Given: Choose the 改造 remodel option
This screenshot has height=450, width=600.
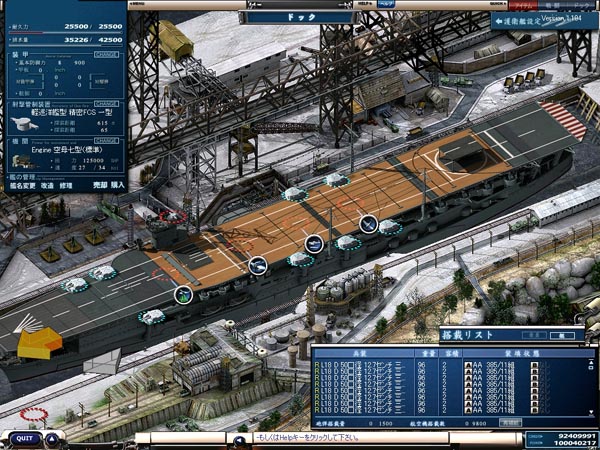Looking at the screenshot, I should 47,185.
